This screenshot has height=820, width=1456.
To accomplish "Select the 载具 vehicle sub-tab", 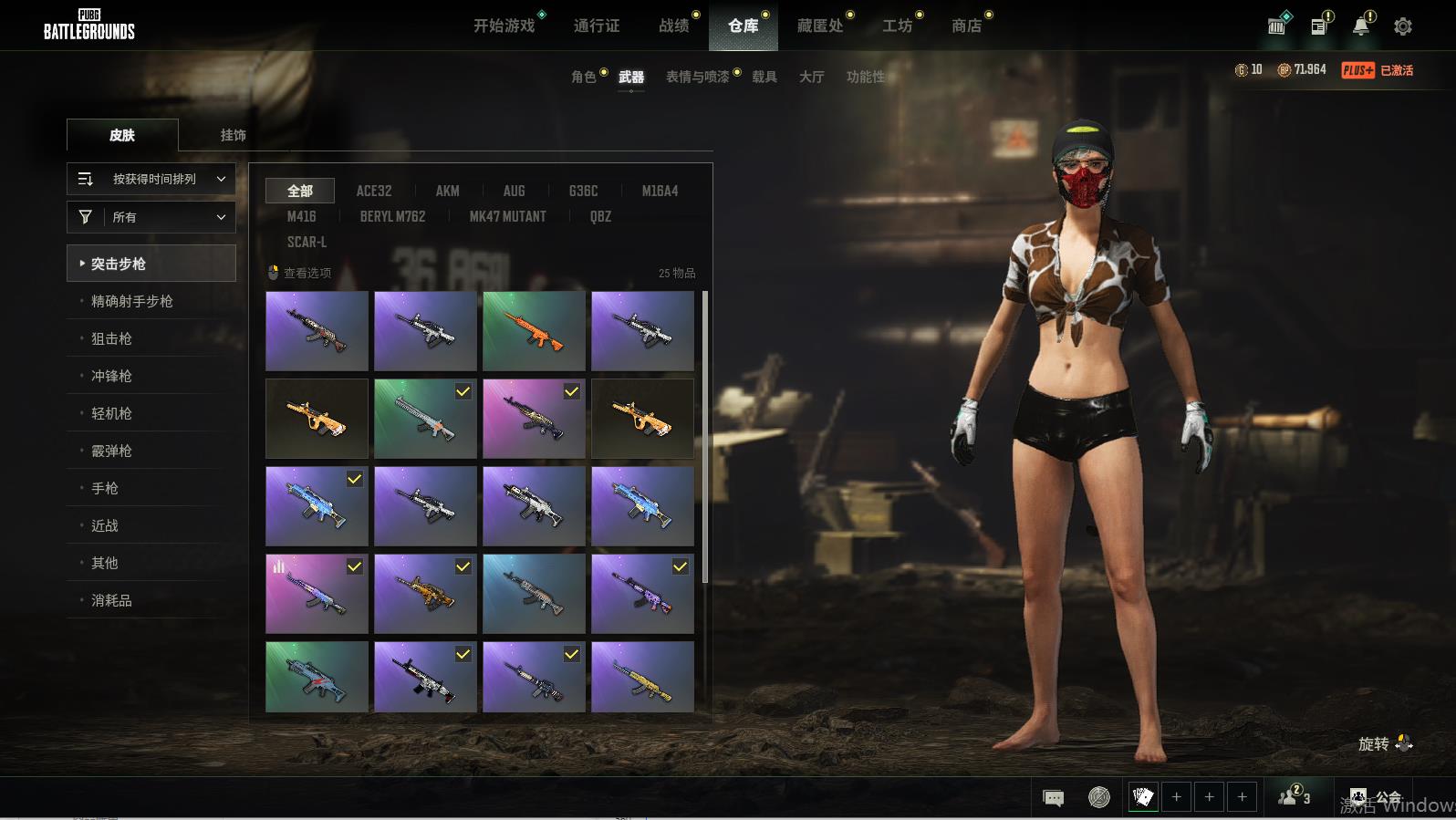I will [764, 77].
